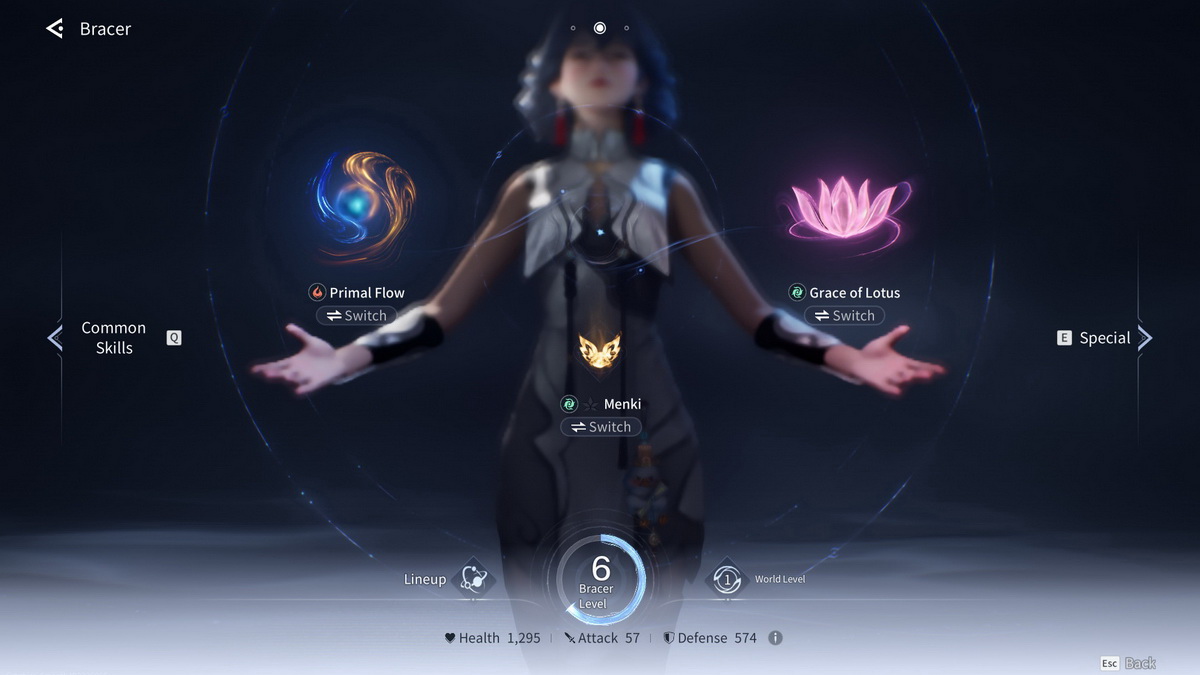The height and width of the screenshot is (675, 1200).
Task: Click the Back label at the bottom right
Action: pos(1140,663)
